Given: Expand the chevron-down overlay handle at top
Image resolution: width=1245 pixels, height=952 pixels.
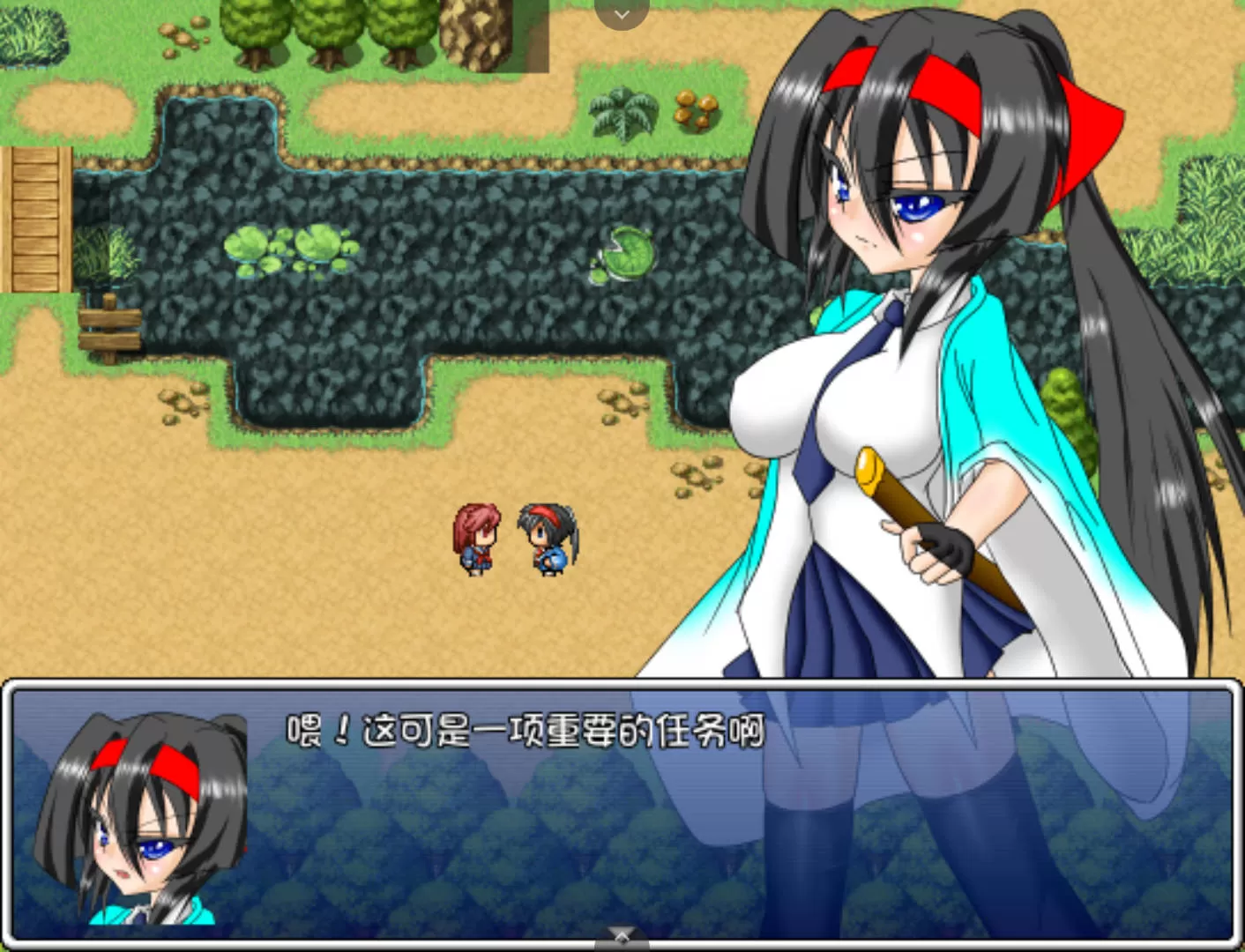Looking at the screenshot, I should [622, 13].
